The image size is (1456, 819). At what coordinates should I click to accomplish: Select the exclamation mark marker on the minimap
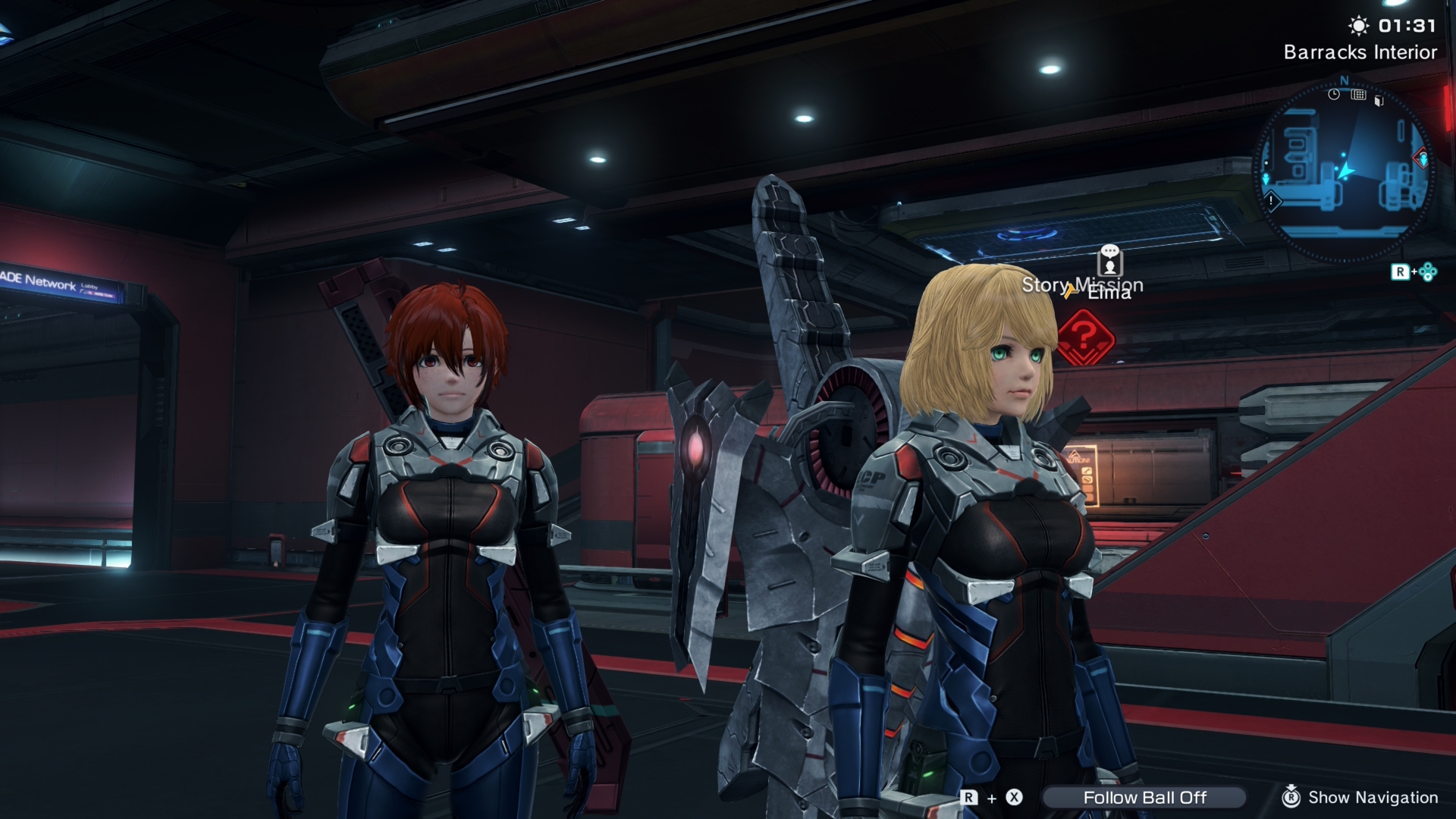point(1272,201)
